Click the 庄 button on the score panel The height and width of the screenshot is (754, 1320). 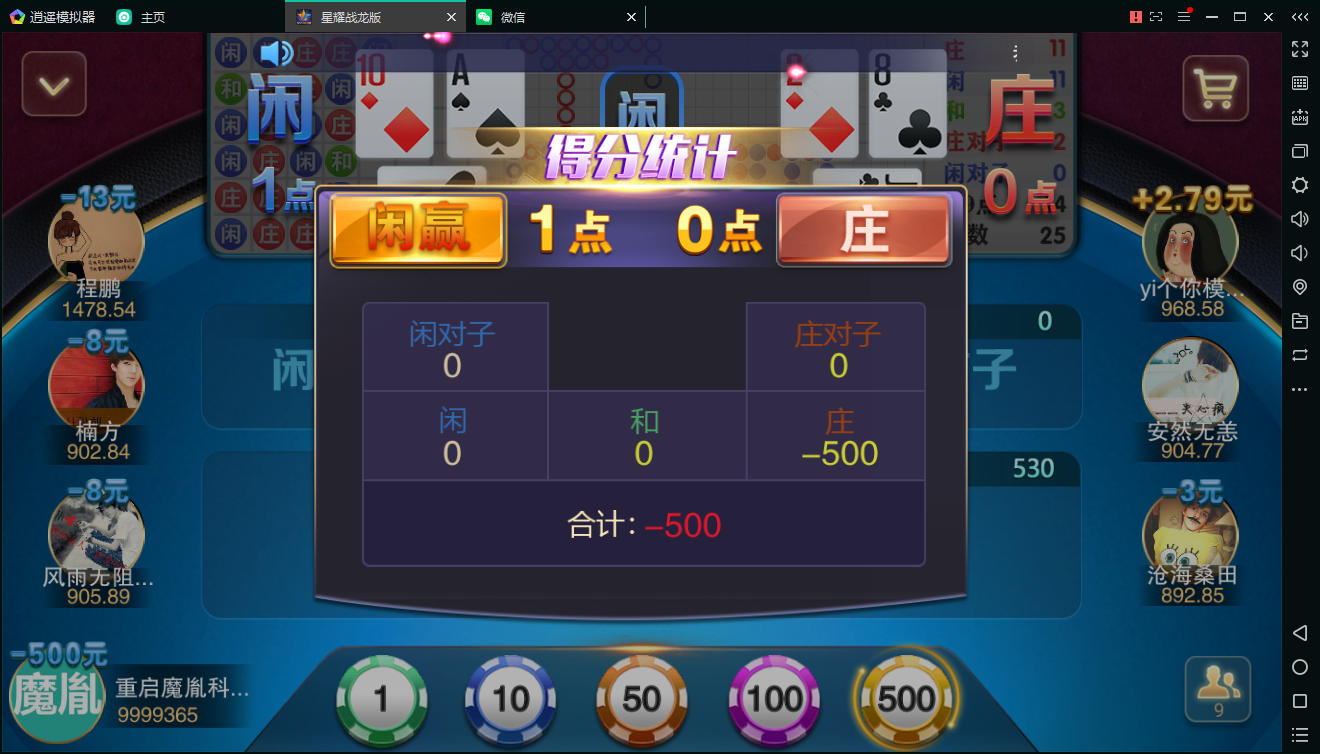coord(864,230)
